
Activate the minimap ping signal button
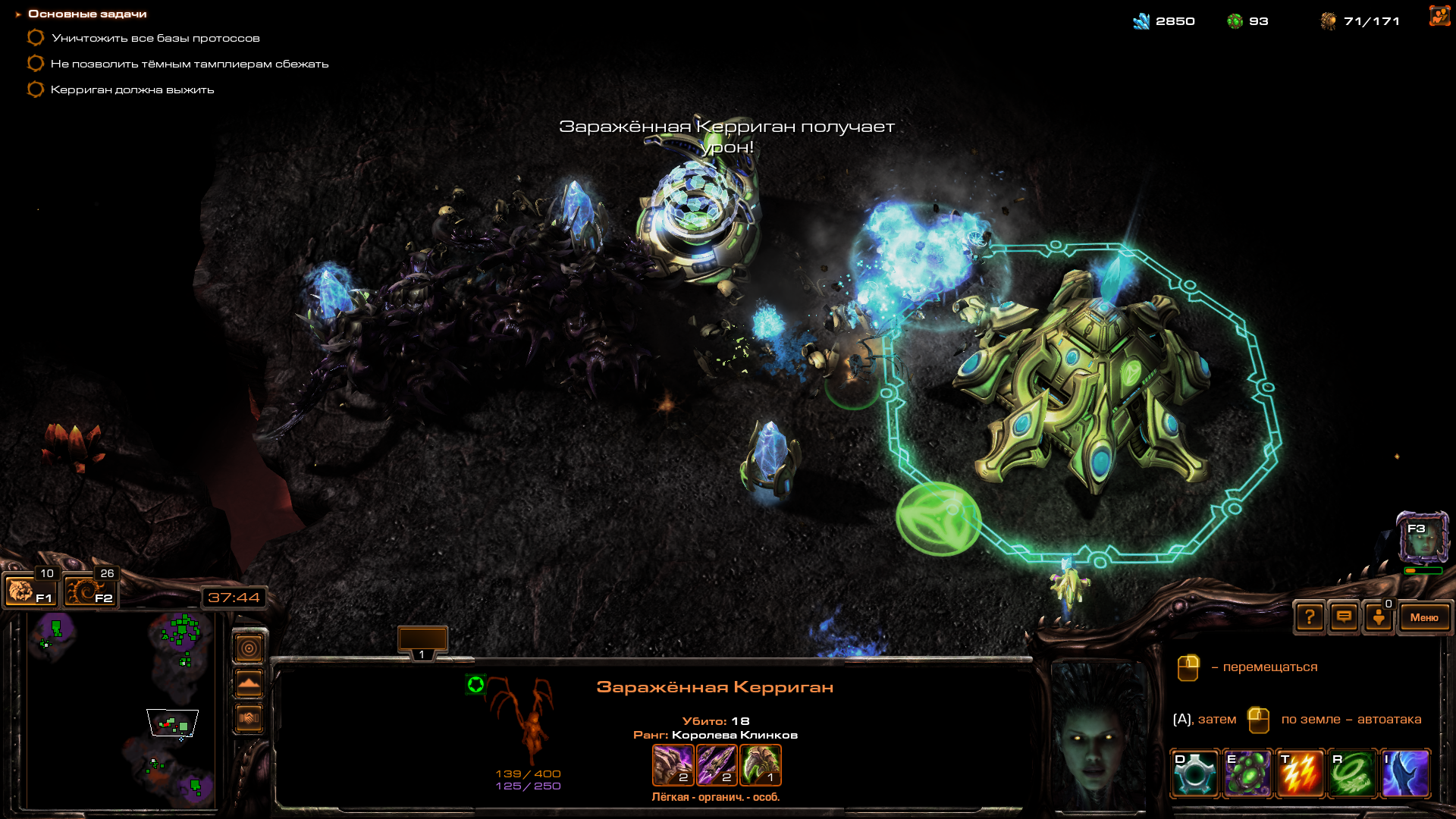[249, 648]
